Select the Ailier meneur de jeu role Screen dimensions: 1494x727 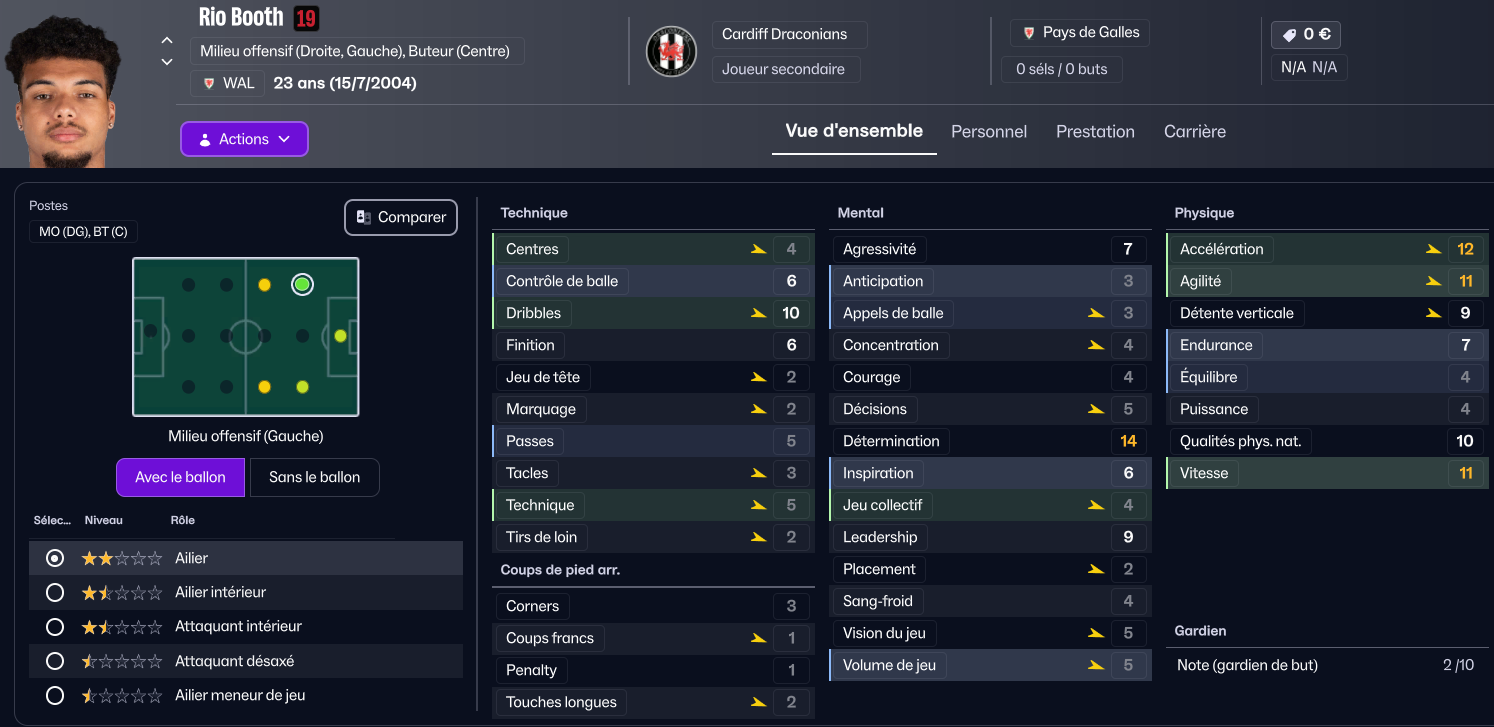coord(56,695)
